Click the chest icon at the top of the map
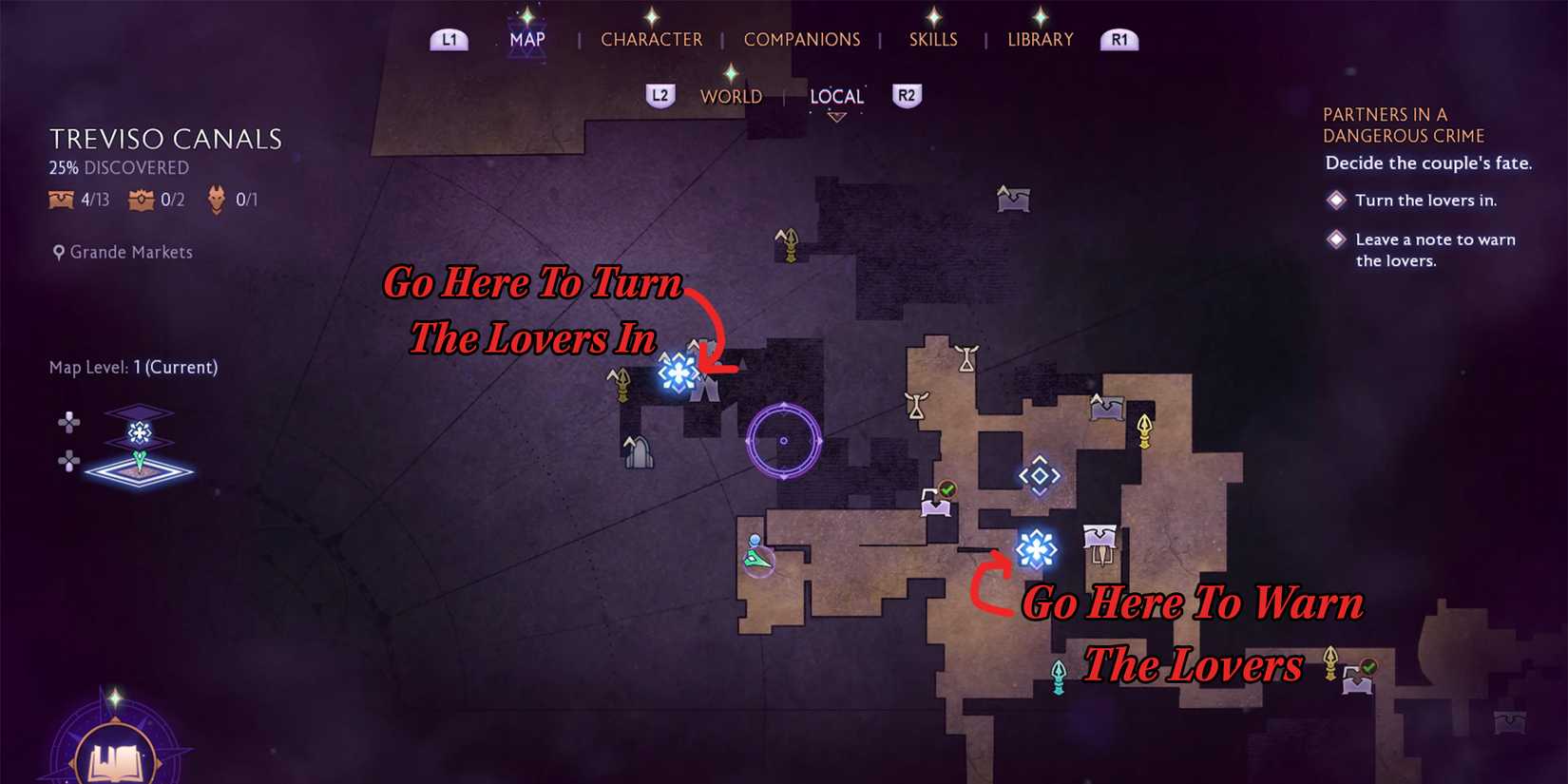Image resolution: width=1568 pixels, height=784 pixels. tap(1013, 198)
